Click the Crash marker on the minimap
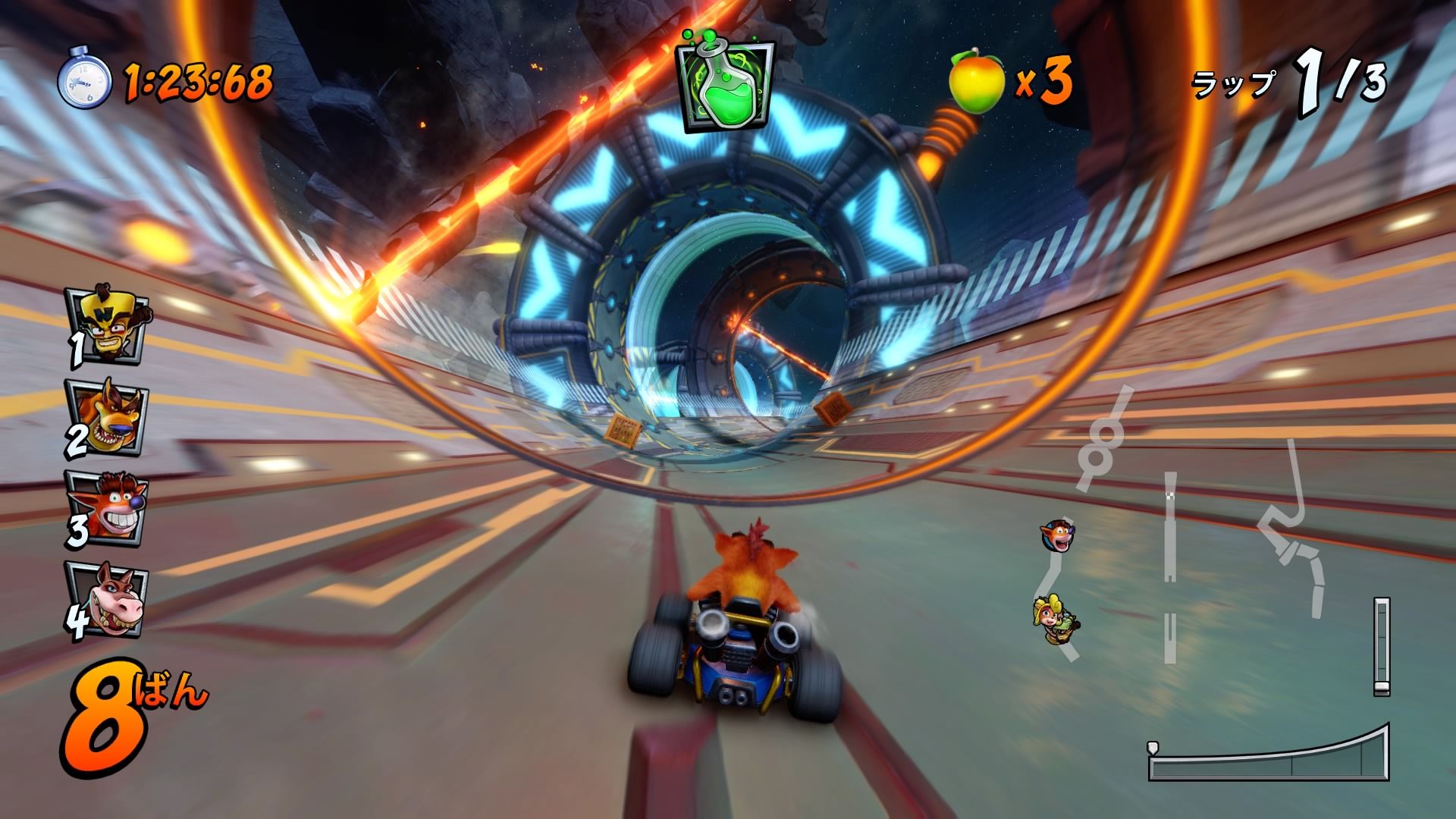 (x=1056, y=535)
